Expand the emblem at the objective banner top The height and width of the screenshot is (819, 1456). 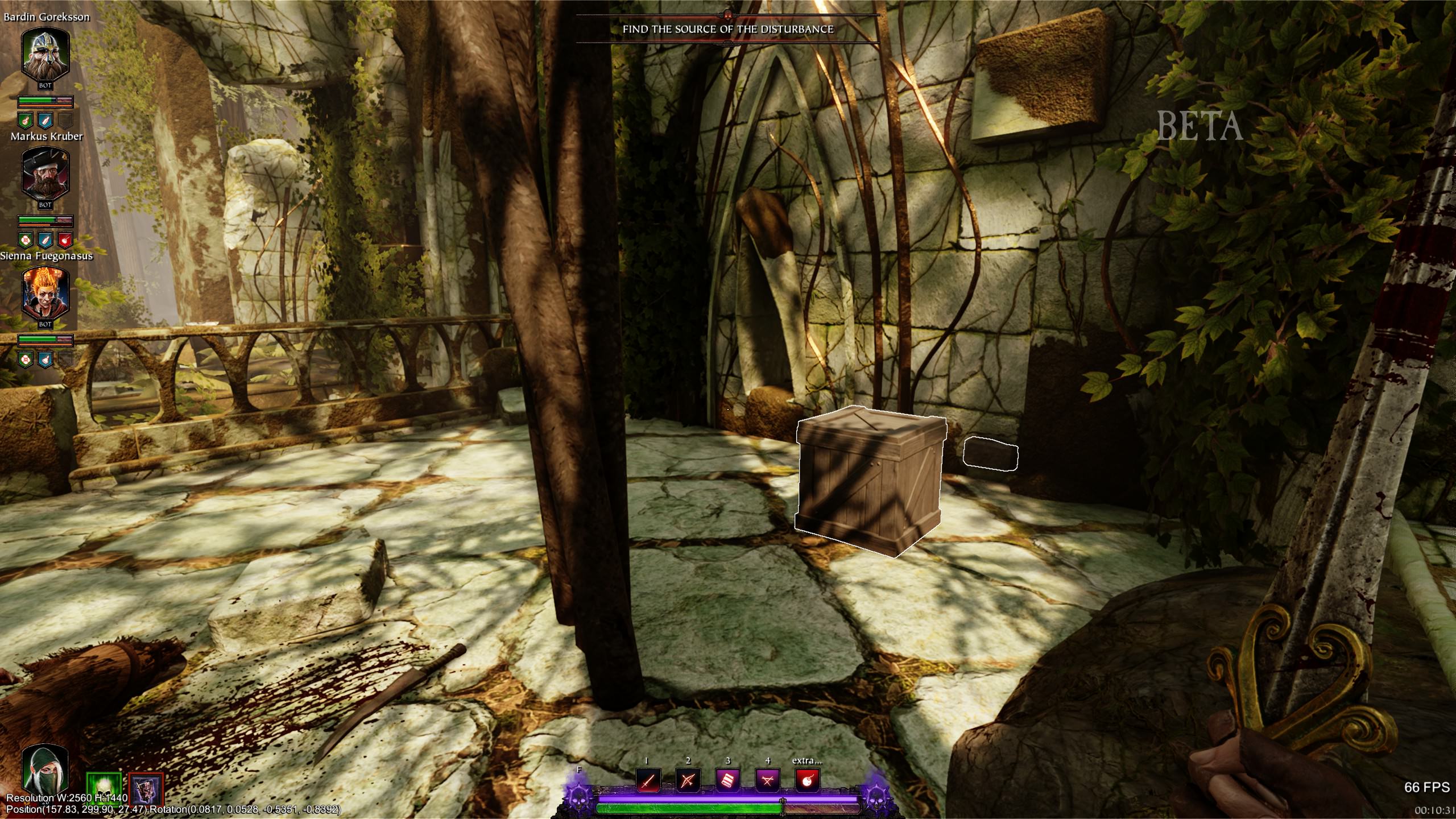click(727, 15)
